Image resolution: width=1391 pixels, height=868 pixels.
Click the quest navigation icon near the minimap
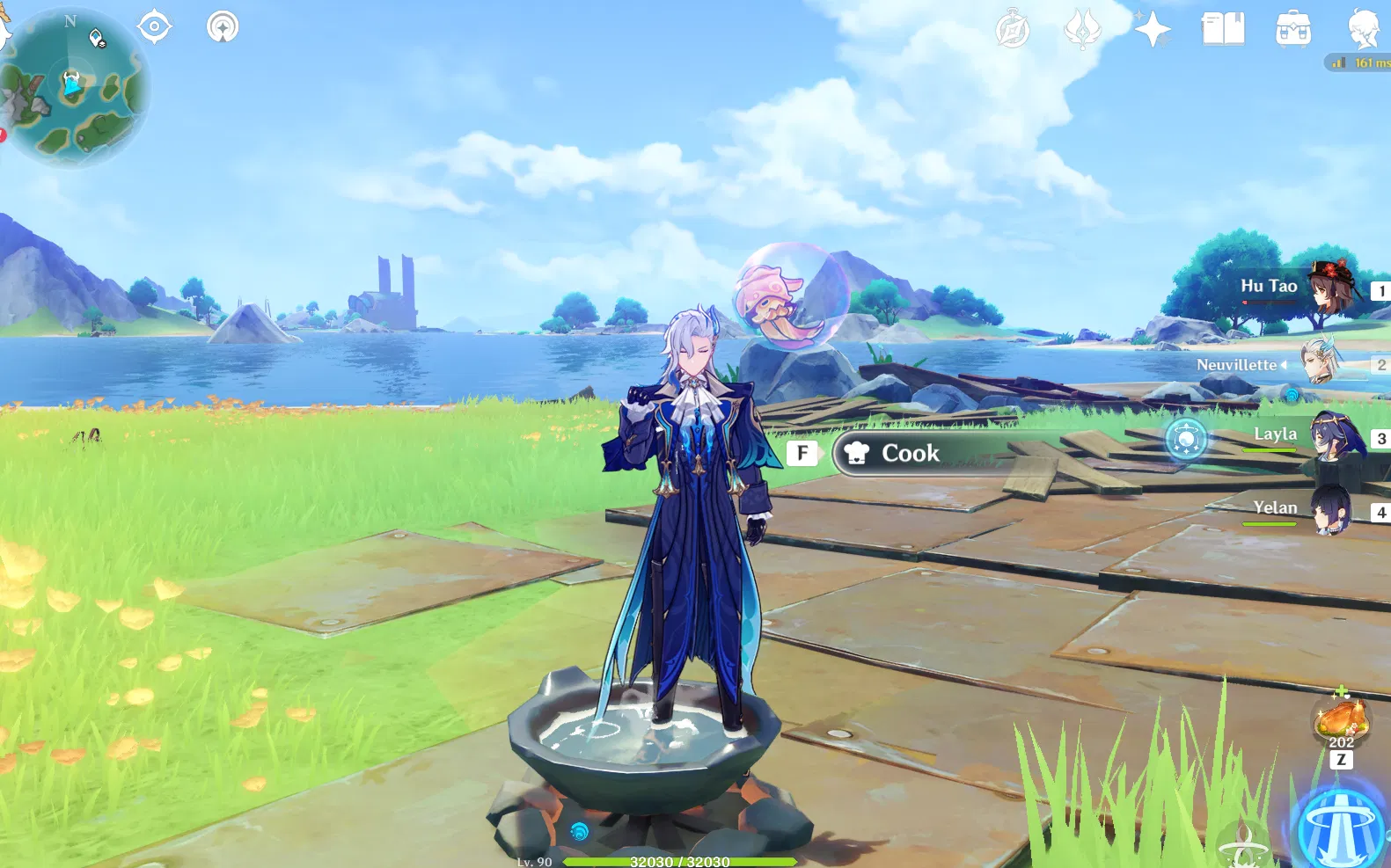223,27
